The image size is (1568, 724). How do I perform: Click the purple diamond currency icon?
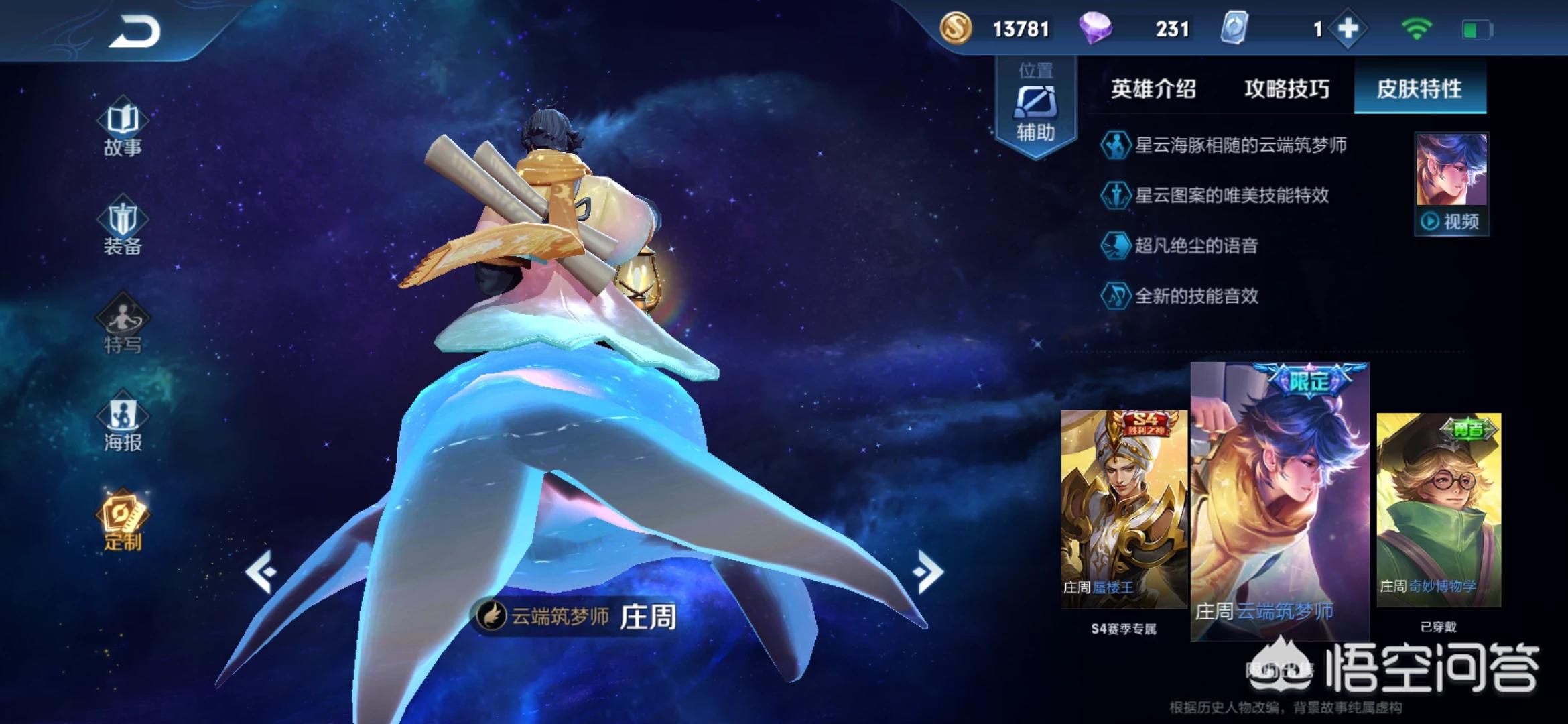[x=1096, y=29]
